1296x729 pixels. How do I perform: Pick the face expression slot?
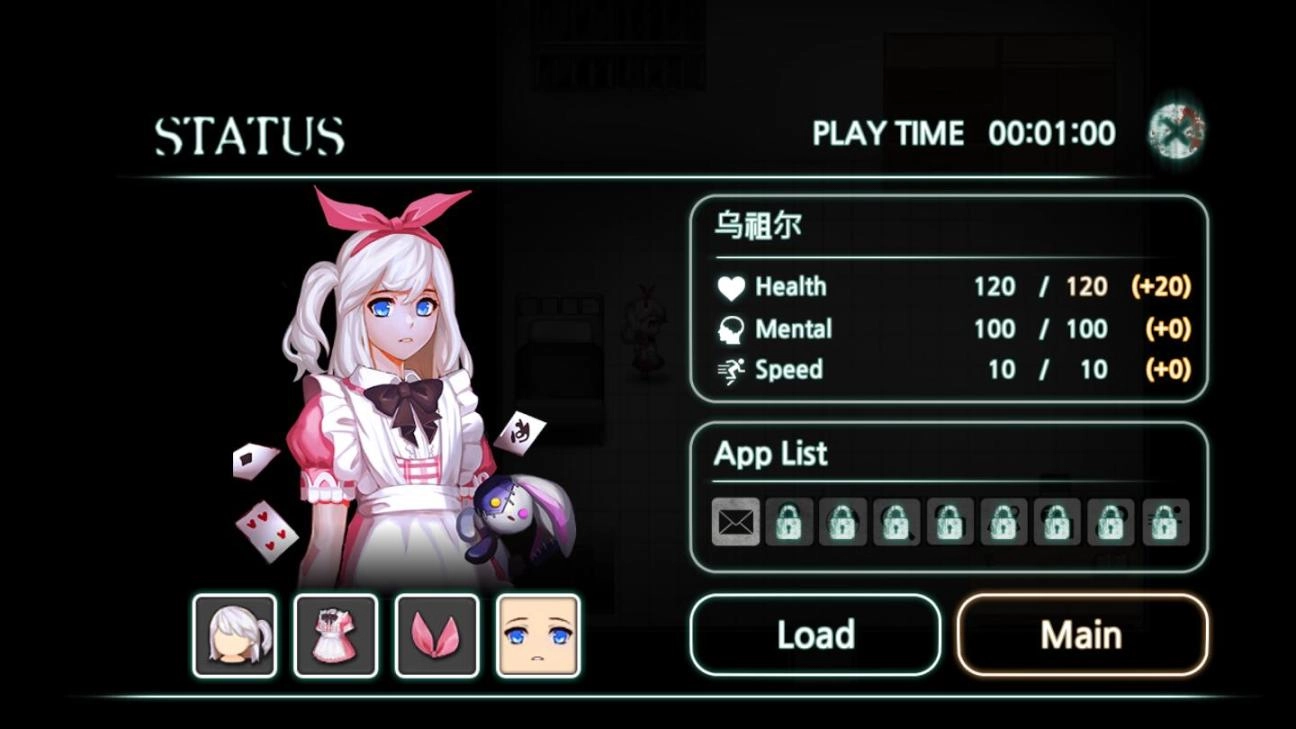(538, 636)
